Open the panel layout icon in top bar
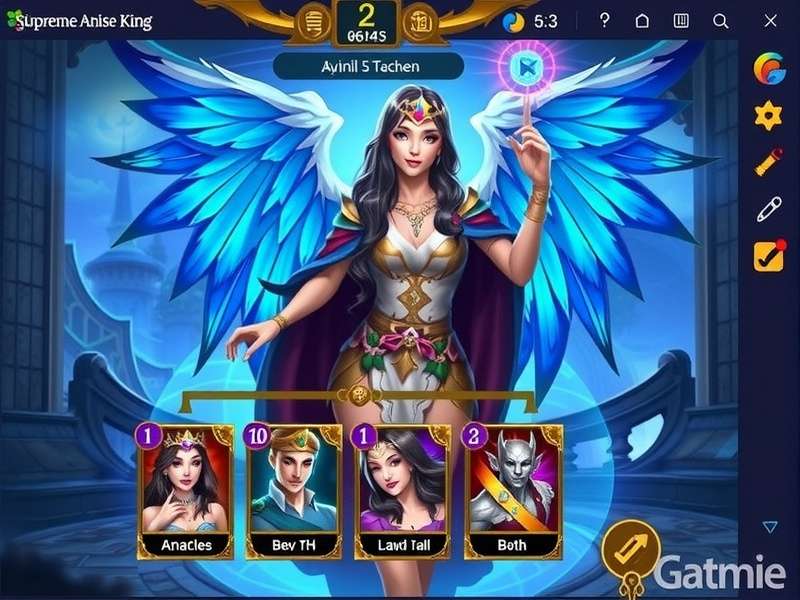This screenshot has height=600, width=800. 681,21
